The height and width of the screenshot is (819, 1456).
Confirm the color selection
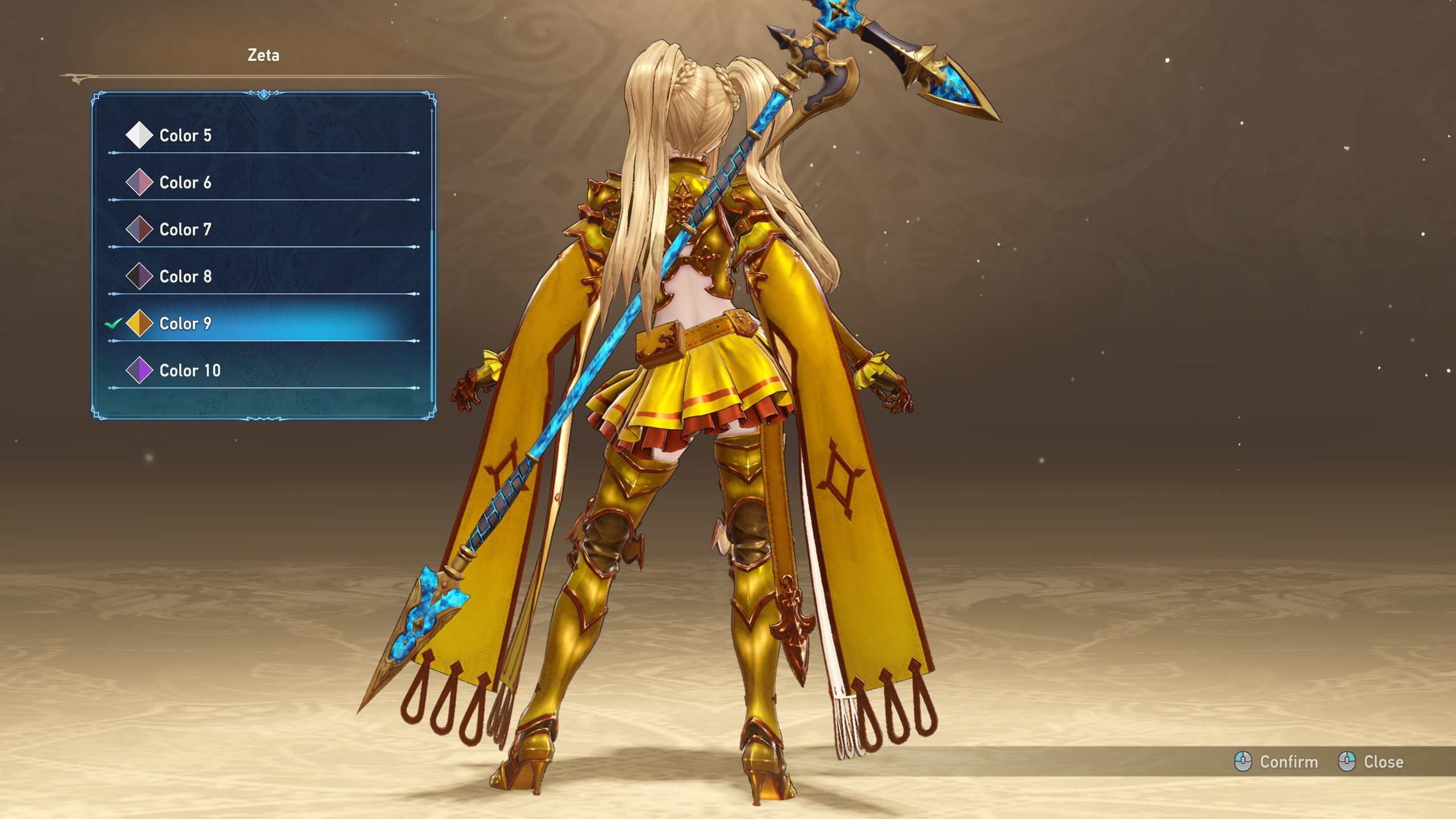pos(1276,762)
